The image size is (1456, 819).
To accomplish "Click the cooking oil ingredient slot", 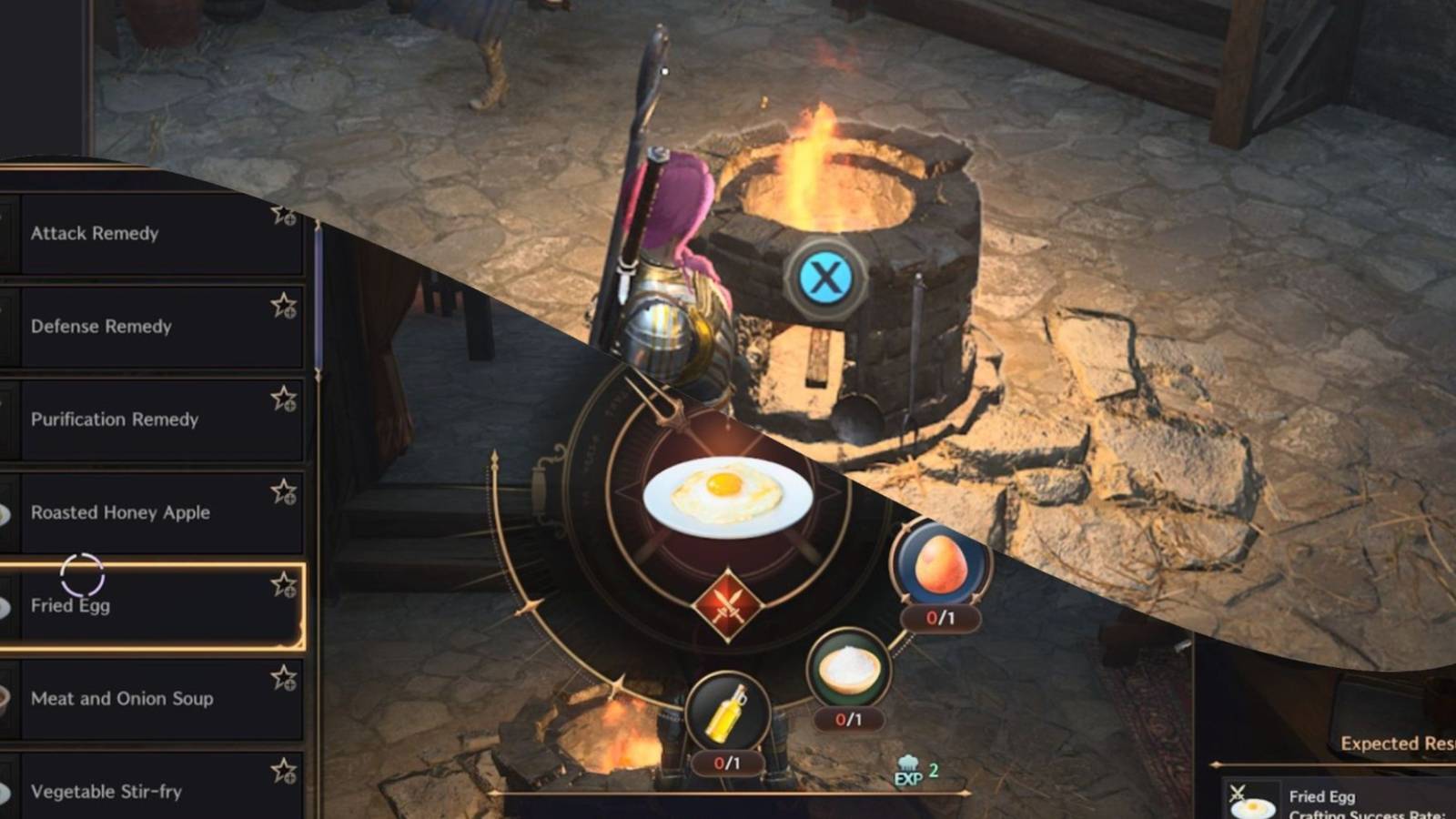I will click(x=727, y=716).
